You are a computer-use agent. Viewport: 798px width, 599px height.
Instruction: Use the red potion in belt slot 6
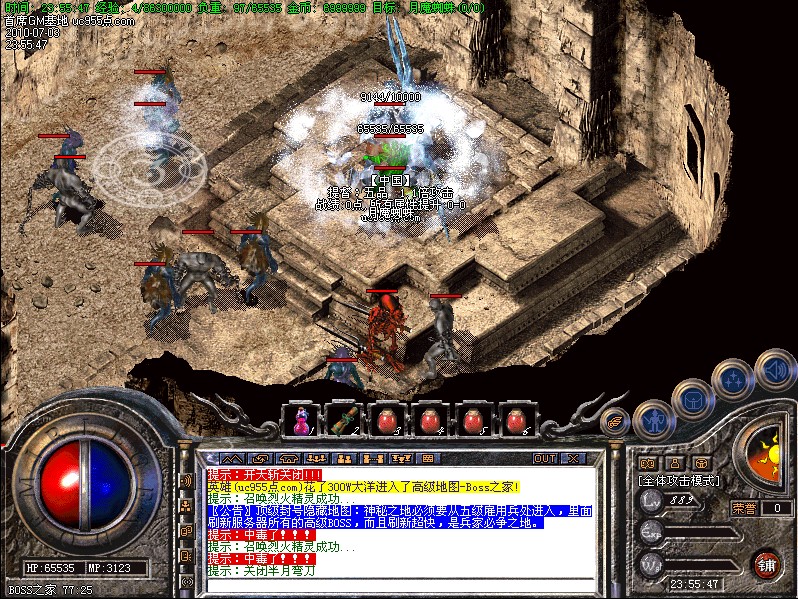(516, 420)
